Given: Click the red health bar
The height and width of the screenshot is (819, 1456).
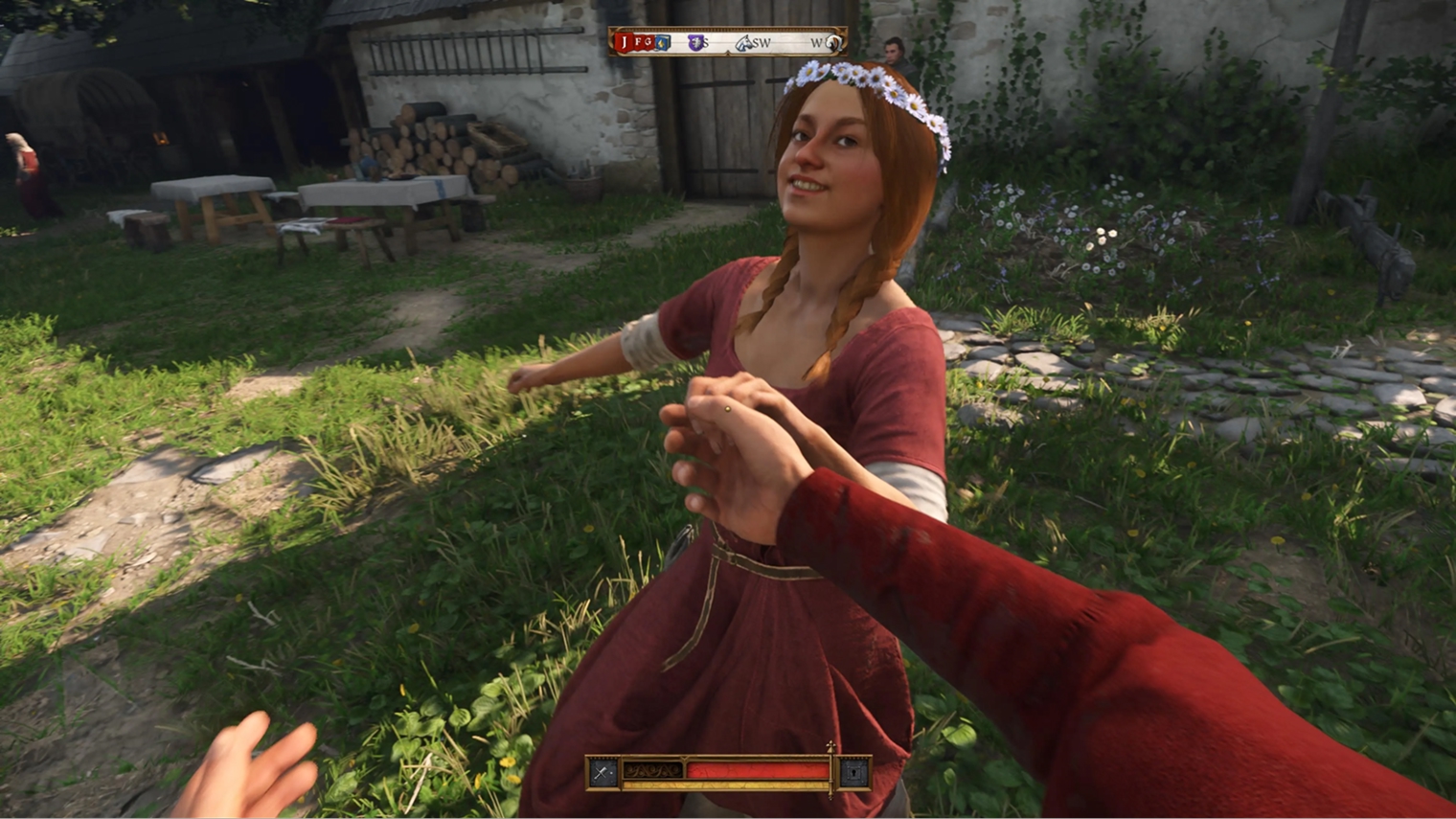Looking at the screenshot, I should click(761, 771).
